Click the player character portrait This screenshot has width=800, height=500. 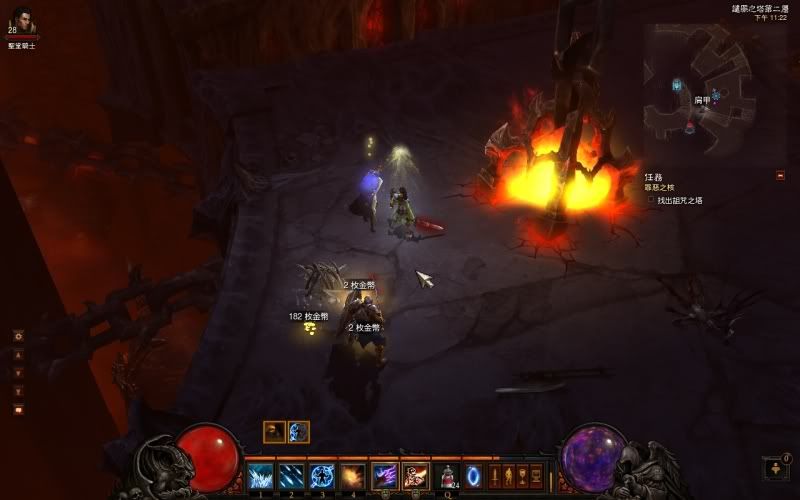pyautogui.click(x=21, y=22)
